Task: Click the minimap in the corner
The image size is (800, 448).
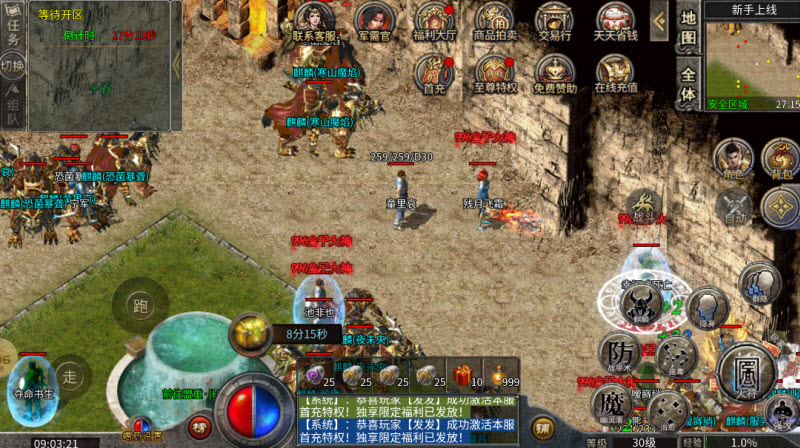Action: coord(752,58)
